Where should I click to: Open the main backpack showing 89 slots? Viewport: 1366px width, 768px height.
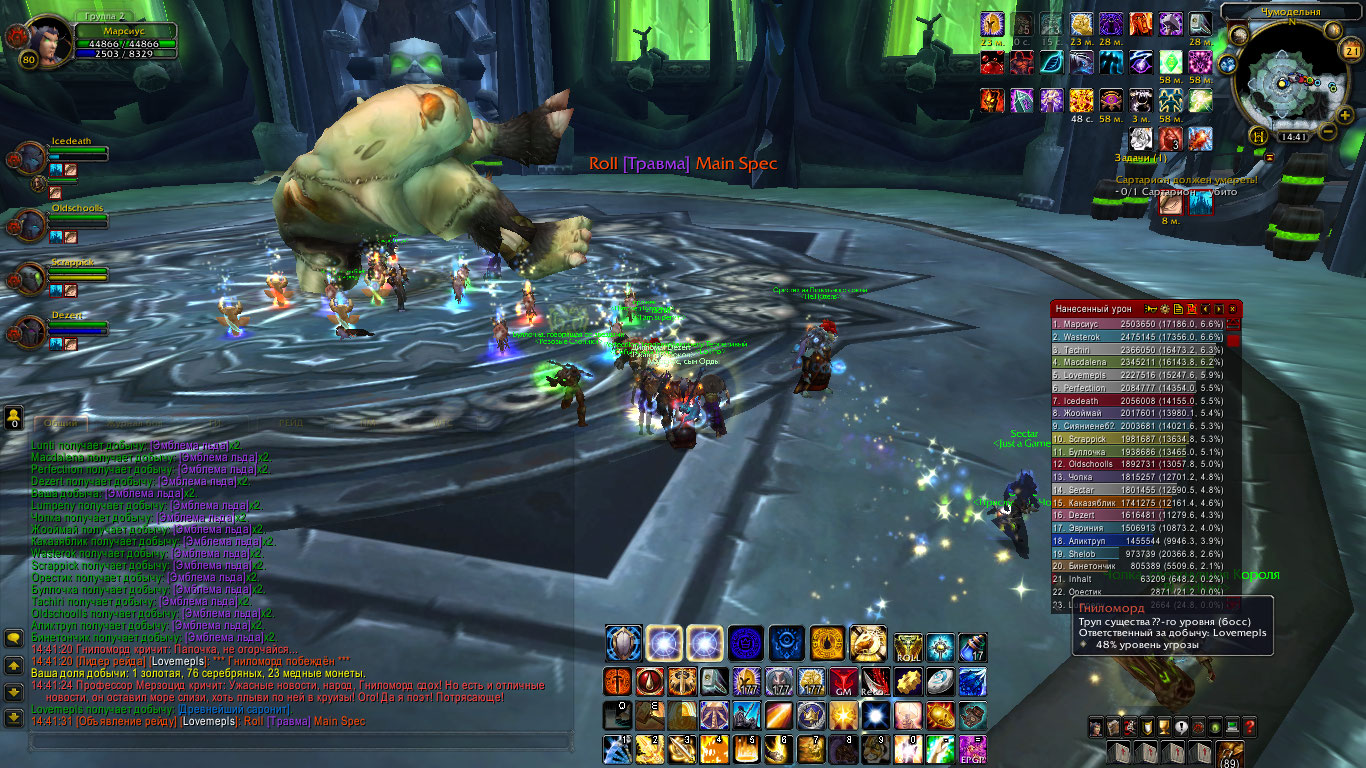click(1229, 753)
